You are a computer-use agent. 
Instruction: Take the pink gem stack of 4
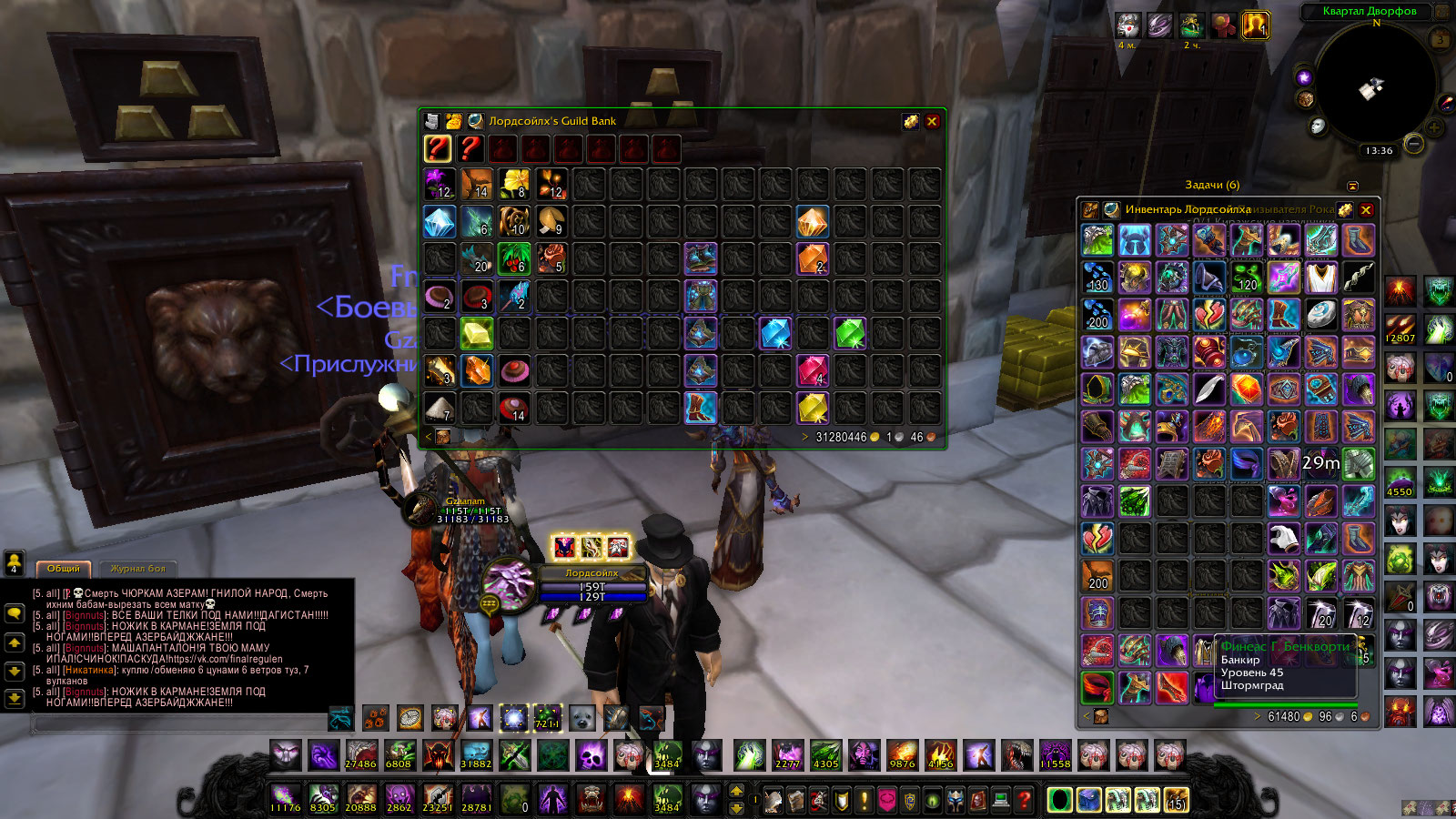(813, 370)
